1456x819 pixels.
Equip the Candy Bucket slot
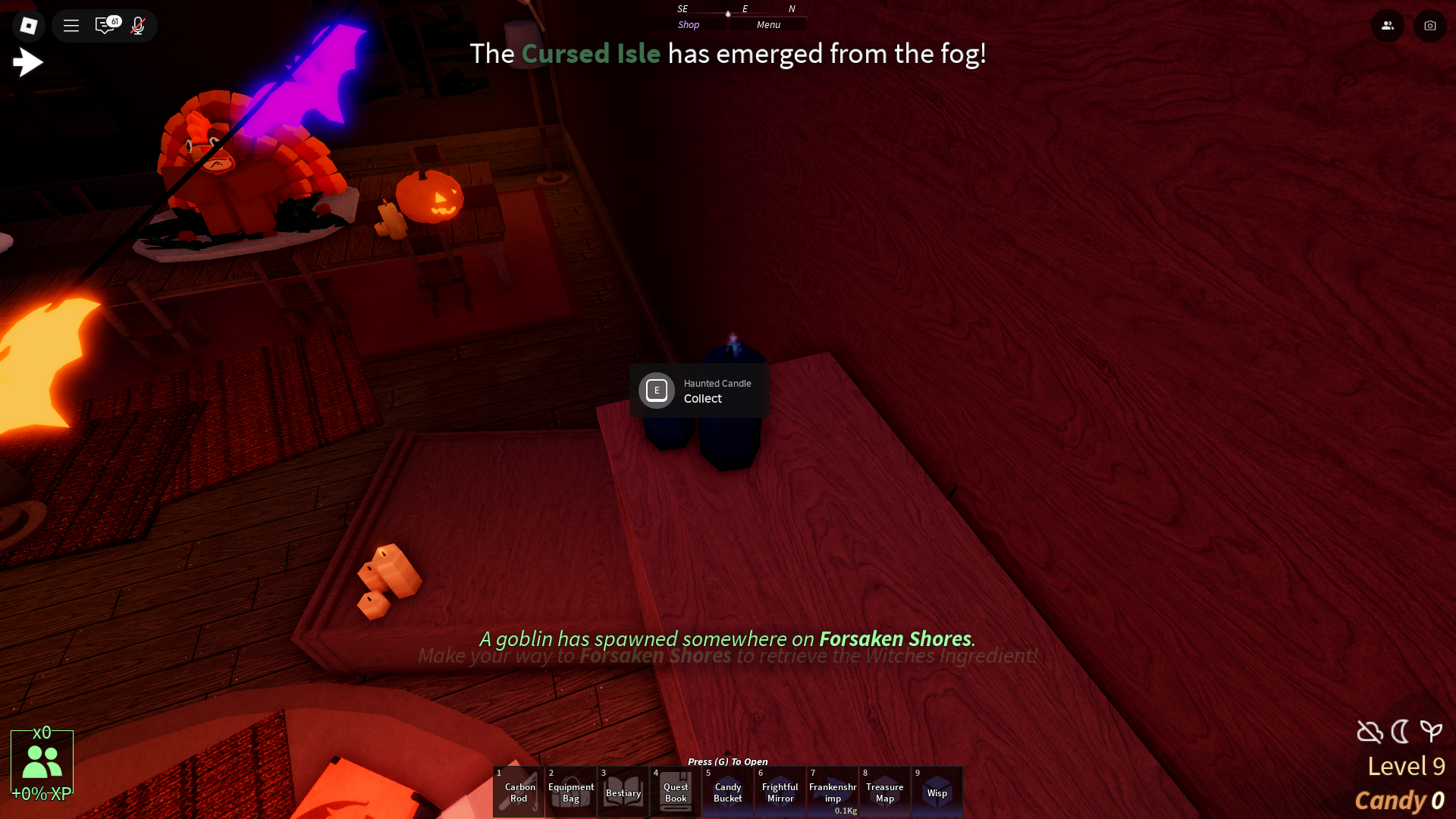tap(728, 792)
